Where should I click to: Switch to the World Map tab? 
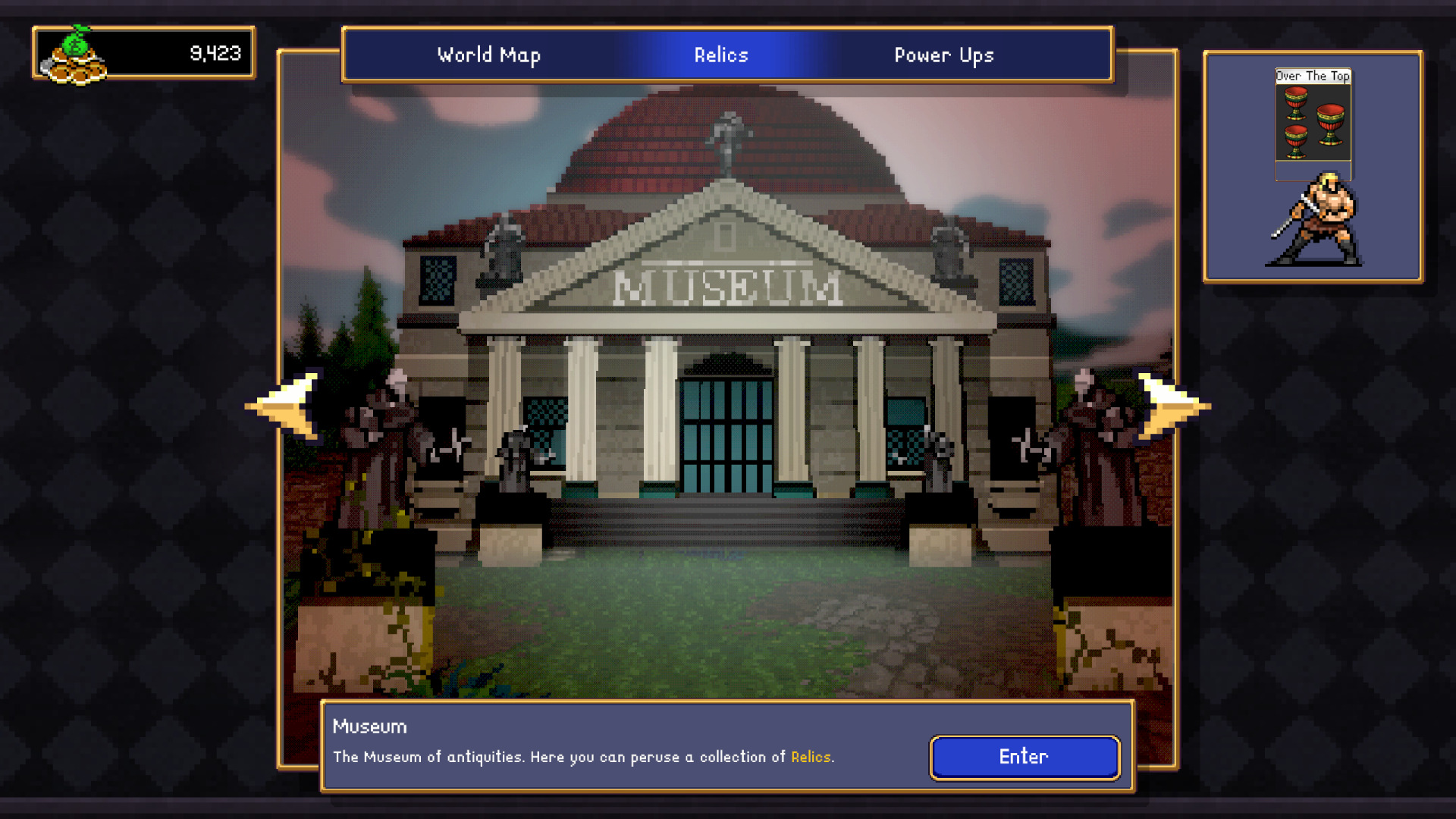pos(488,55)
